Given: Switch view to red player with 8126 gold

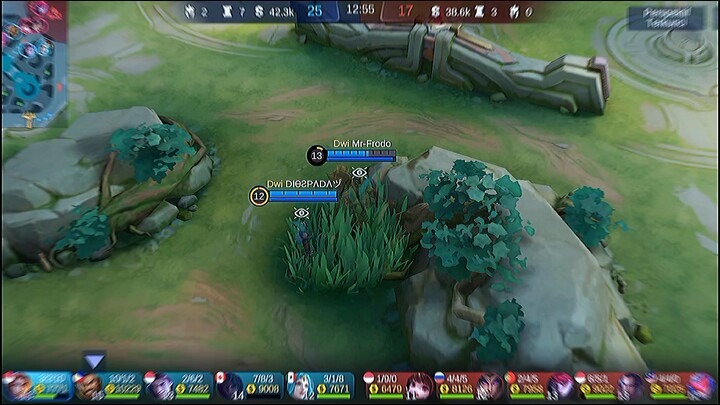Looking at the screenshot, I should coord(487,386).
